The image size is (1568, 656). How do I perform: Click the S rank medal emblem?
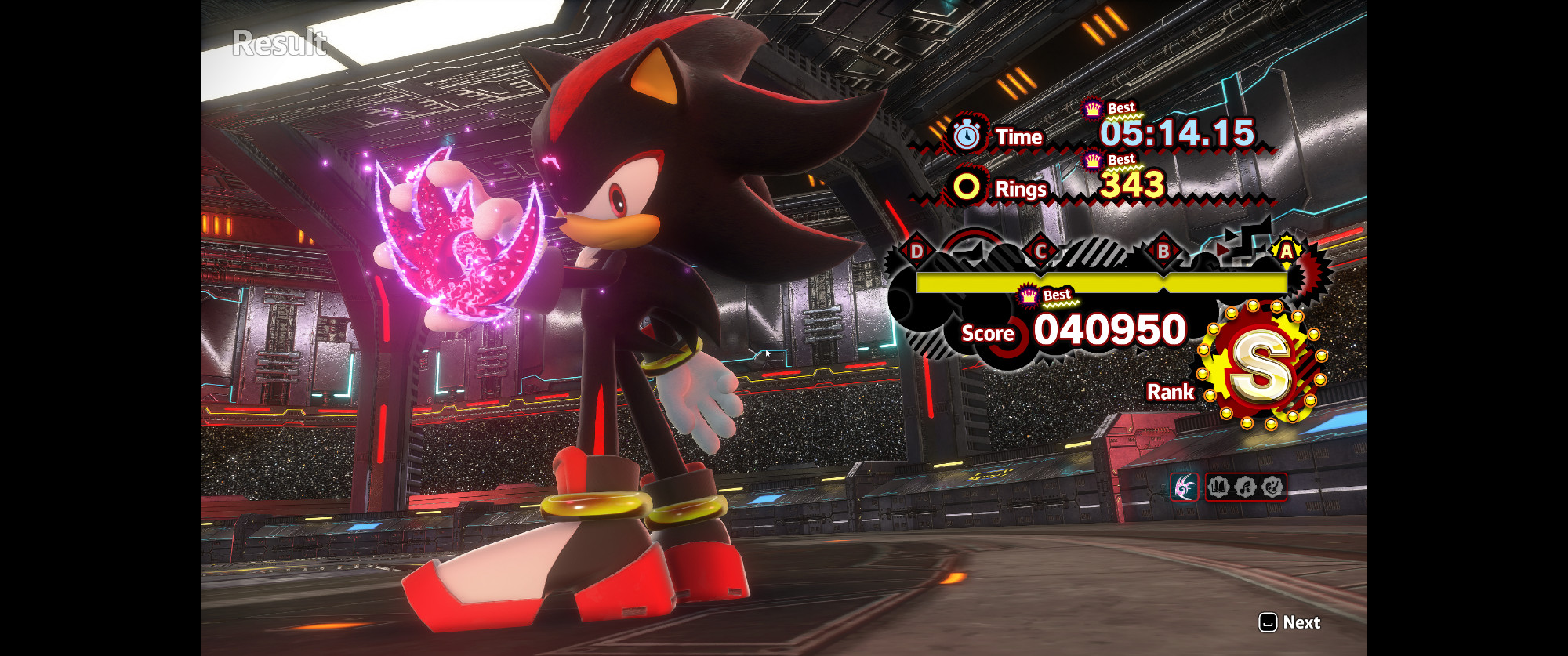click(x=1260, y=365)
